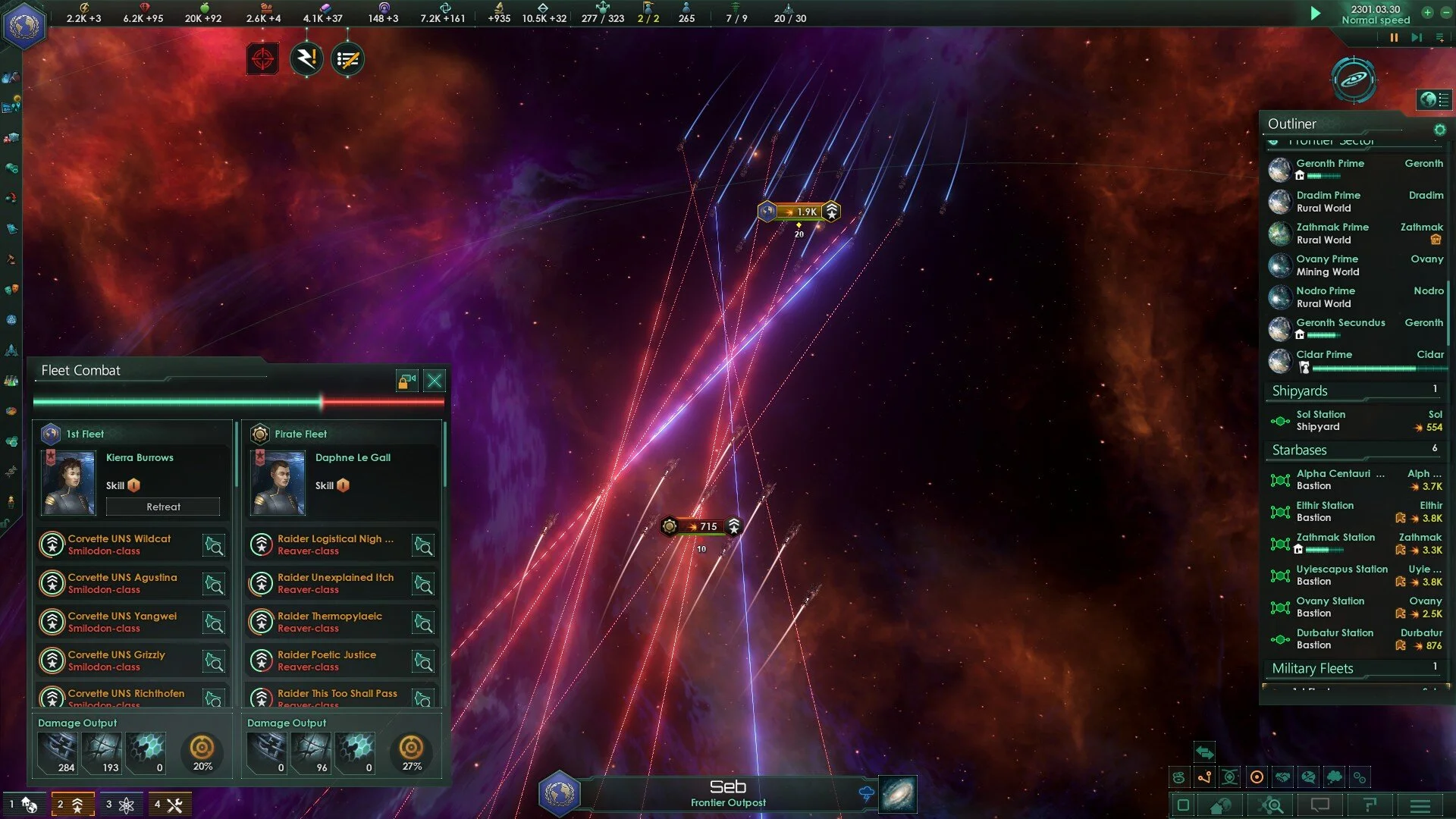Screen dimensions: 1456x819
Task: Select Ovany Station Bastion in Outliner
Action: pyautogui.click(x=1330, y=607)
